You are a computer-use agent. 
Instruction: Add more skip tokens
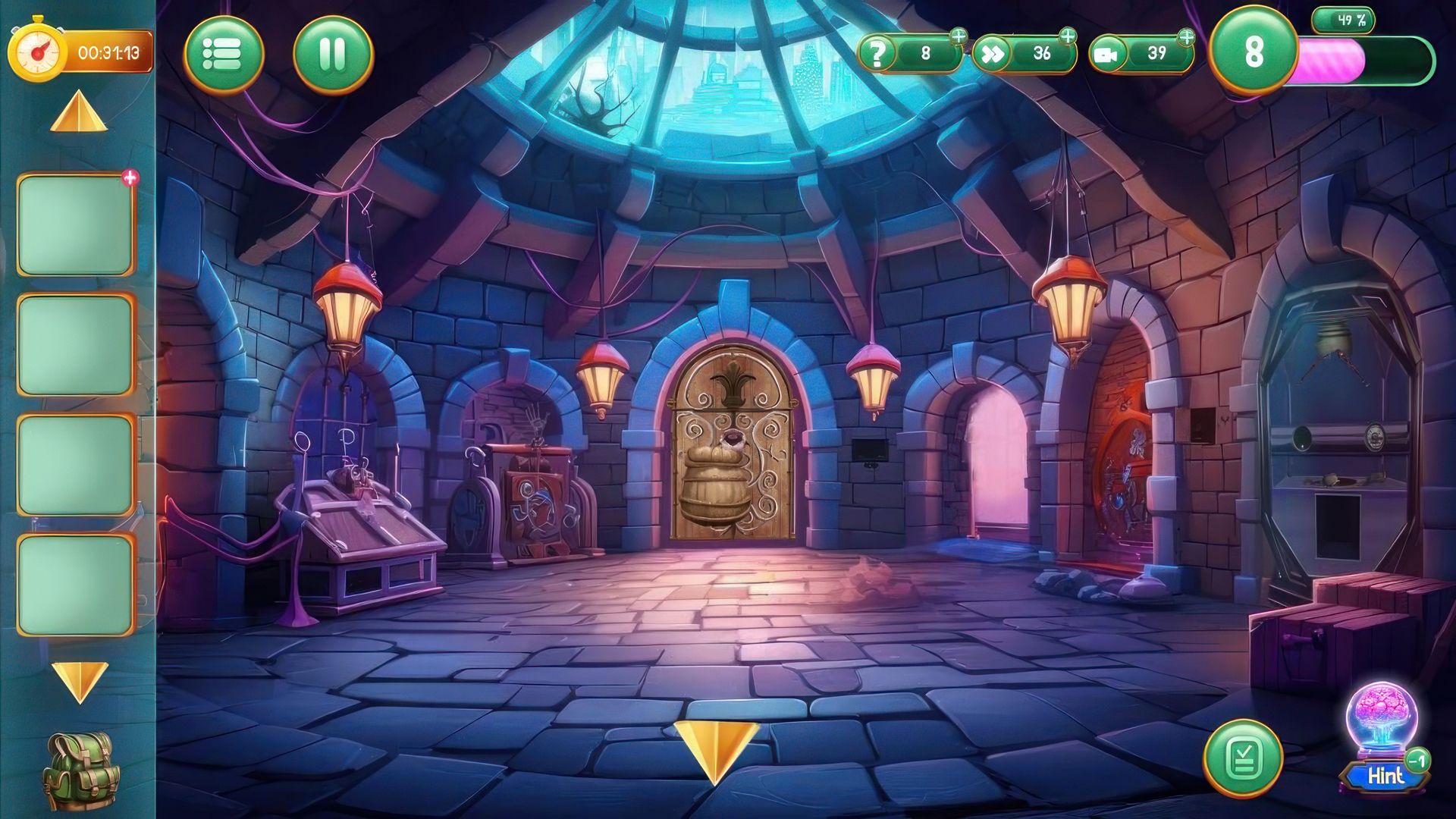[1068, 36]
